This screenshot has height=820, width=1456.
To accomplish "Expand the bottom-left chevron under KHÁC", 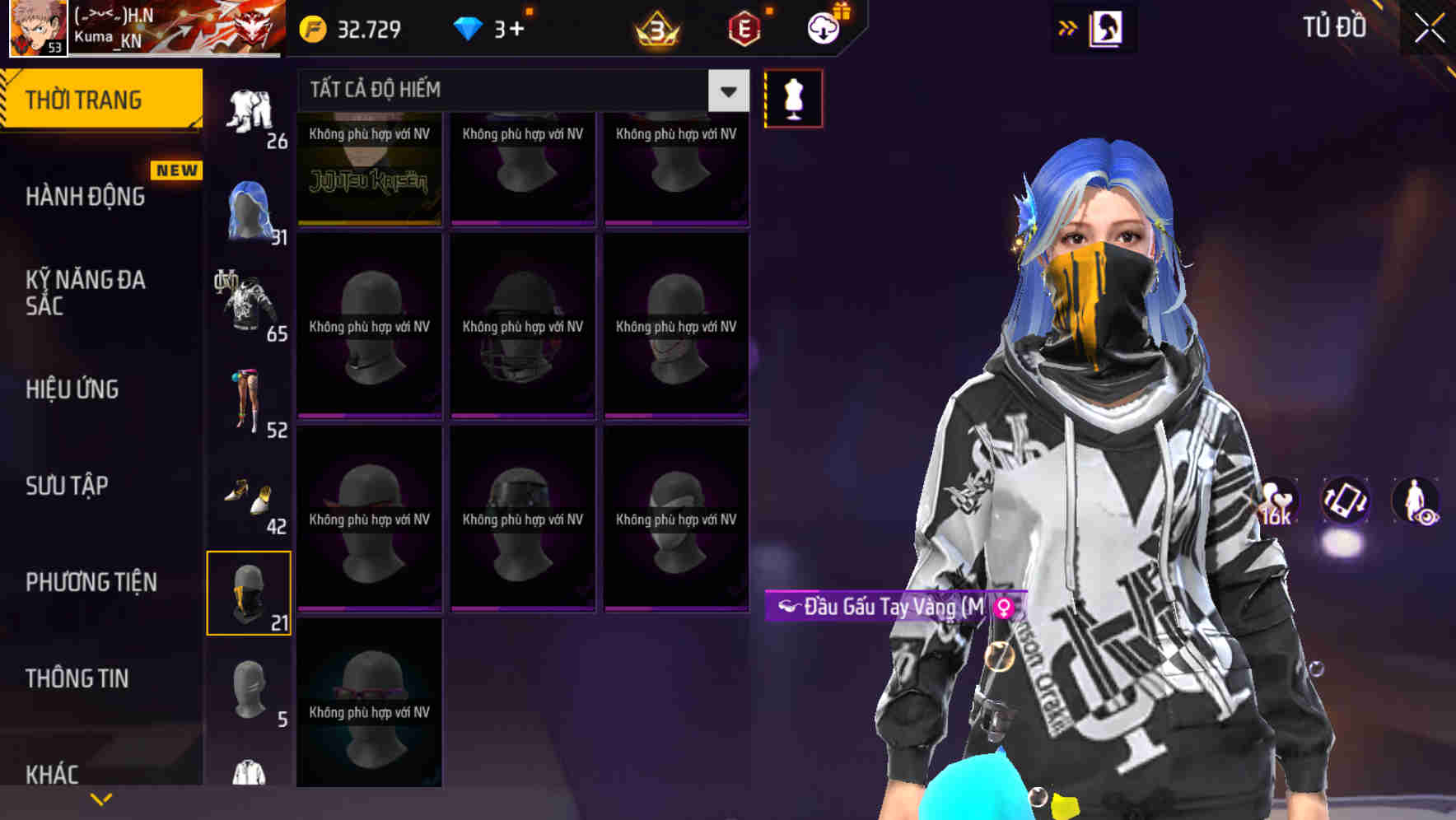I will (x=100, y=799).
